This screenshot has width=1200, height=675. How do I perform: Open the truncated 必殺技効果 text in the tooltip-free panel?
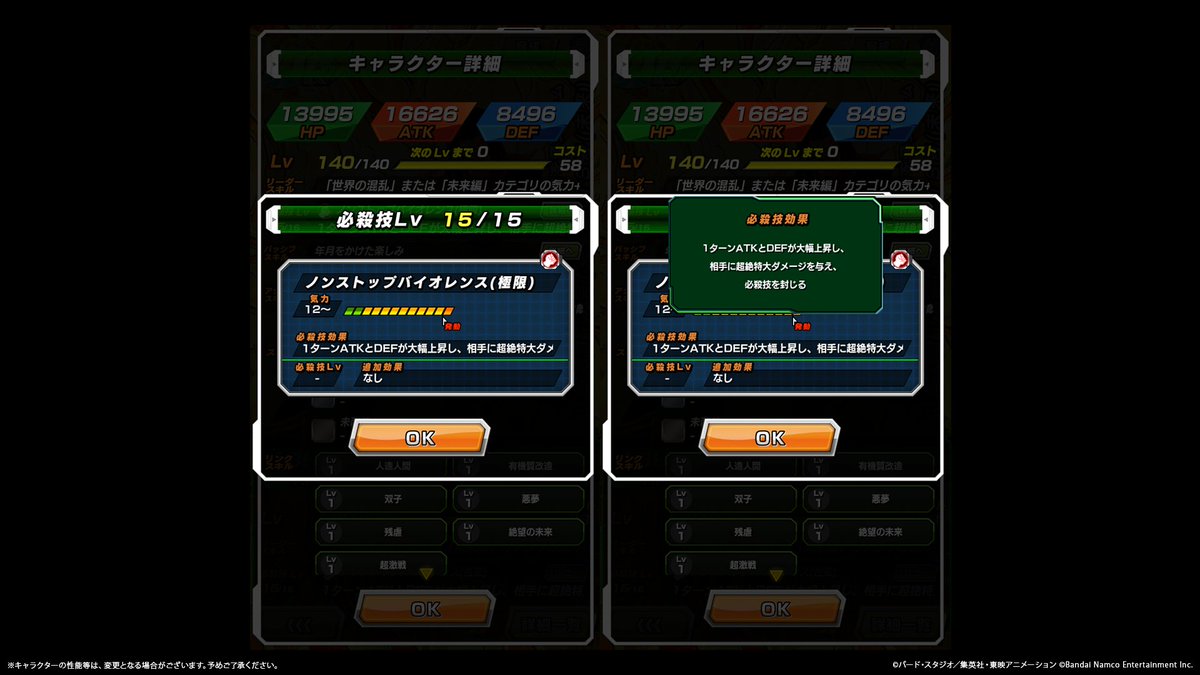tap(425, 347)
